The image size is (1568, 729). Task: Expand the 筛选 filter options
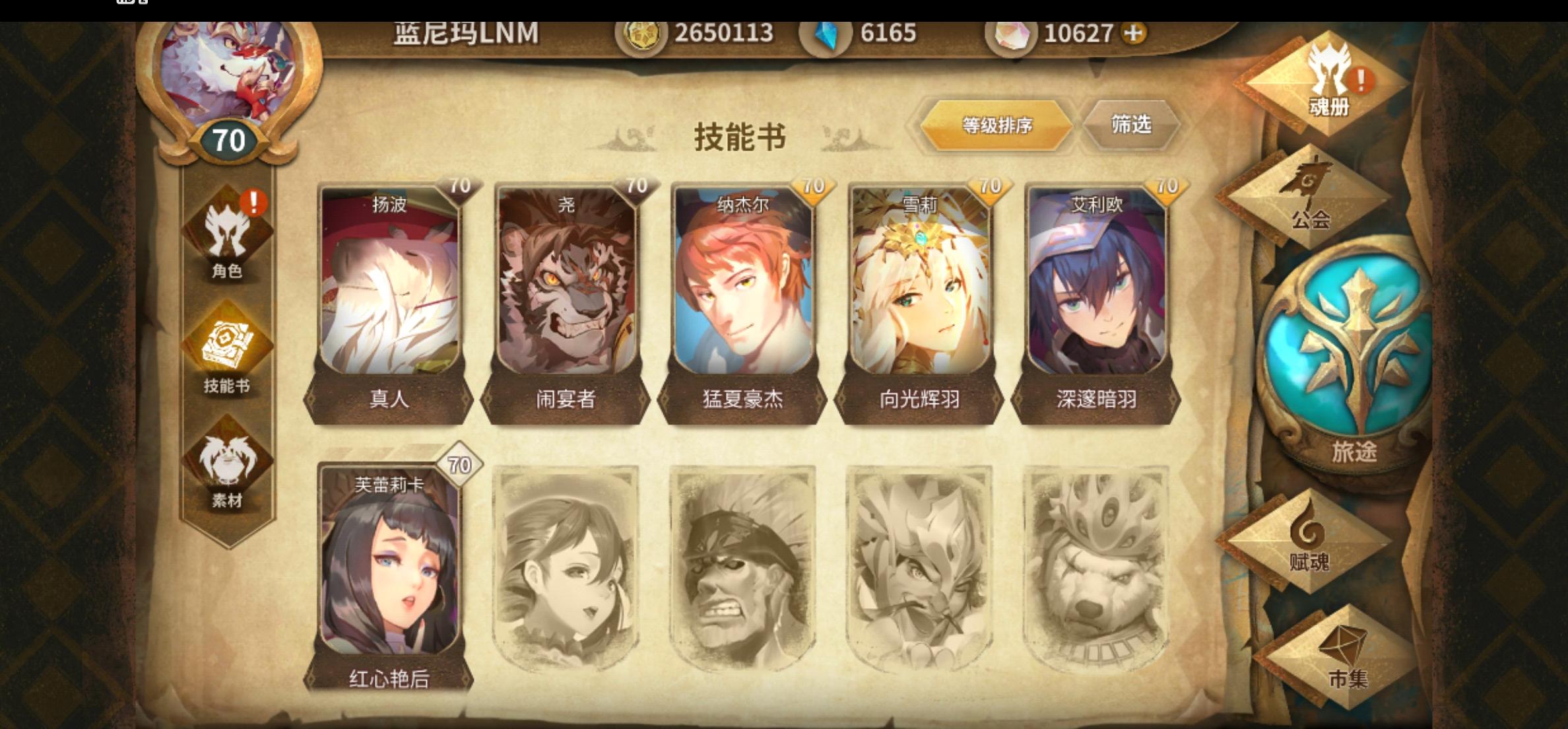point(1130,125)
